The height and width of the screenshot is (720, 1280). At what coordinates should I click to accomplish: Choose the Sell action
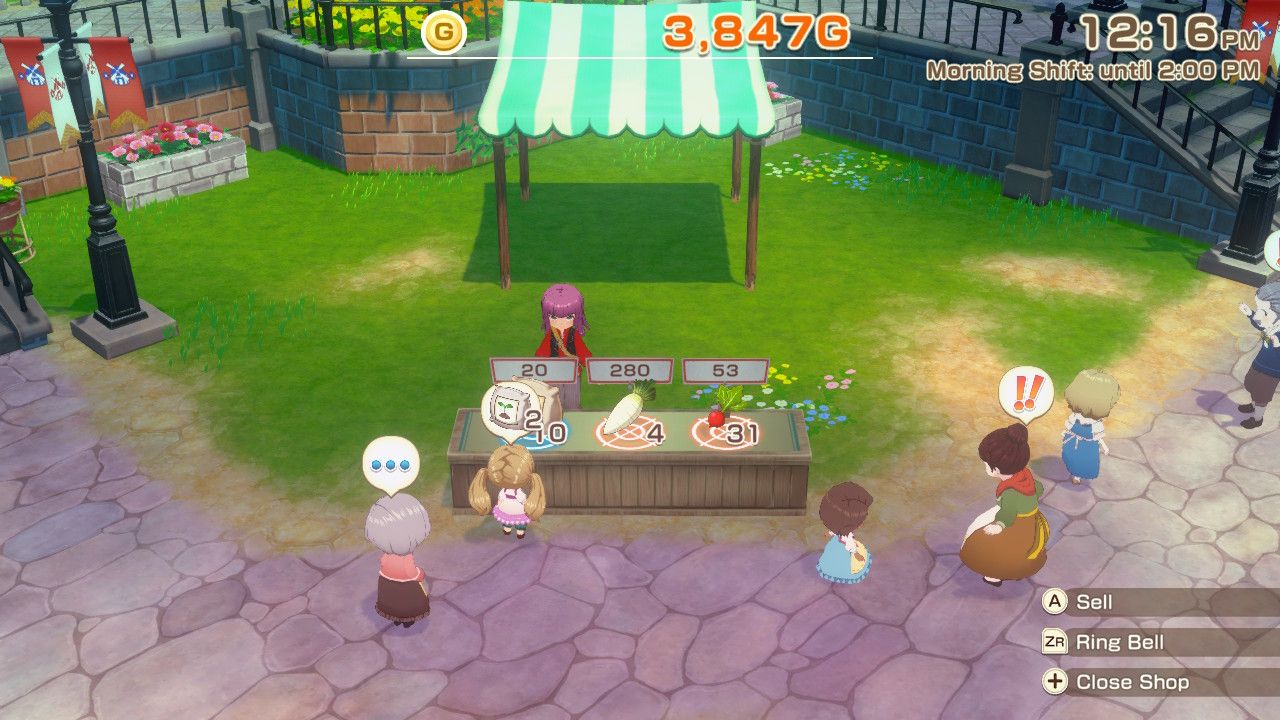point(1093,602)
